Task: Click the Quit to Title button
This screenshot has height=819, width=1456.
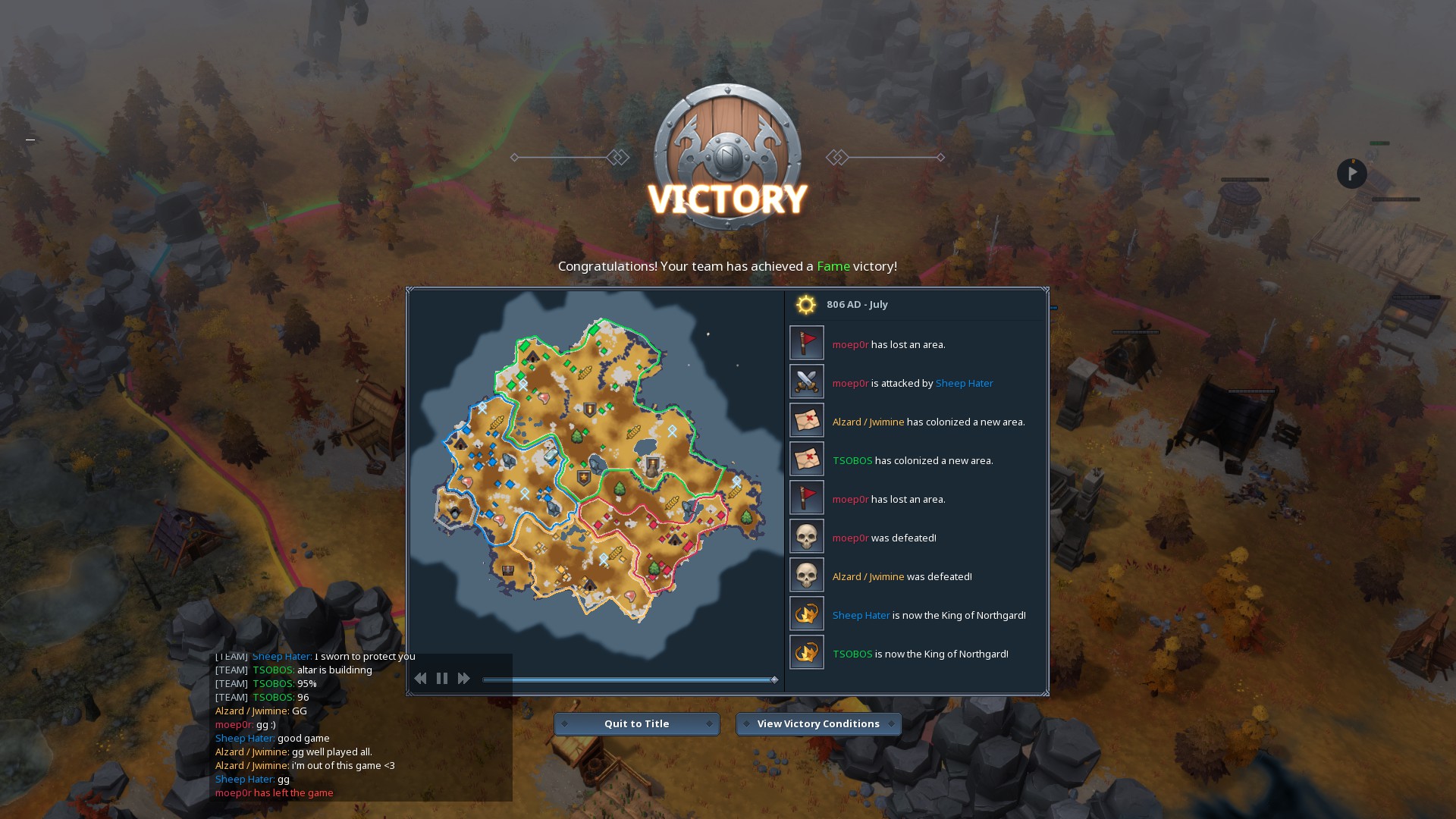Action: [x=636, y=723]
